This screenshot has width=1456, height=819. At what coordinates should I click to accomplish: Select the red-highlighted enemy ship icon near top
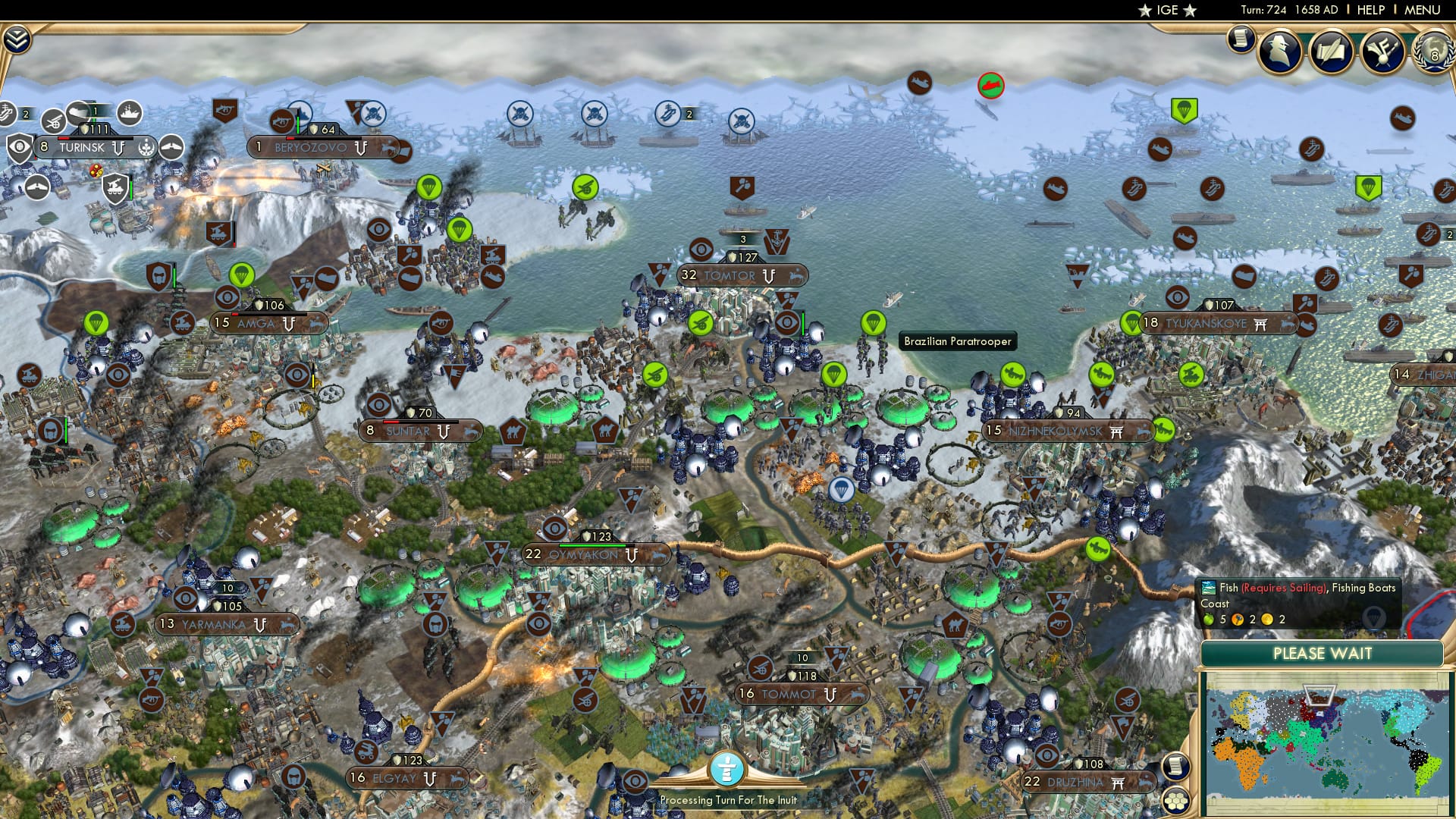pos(990,86)
